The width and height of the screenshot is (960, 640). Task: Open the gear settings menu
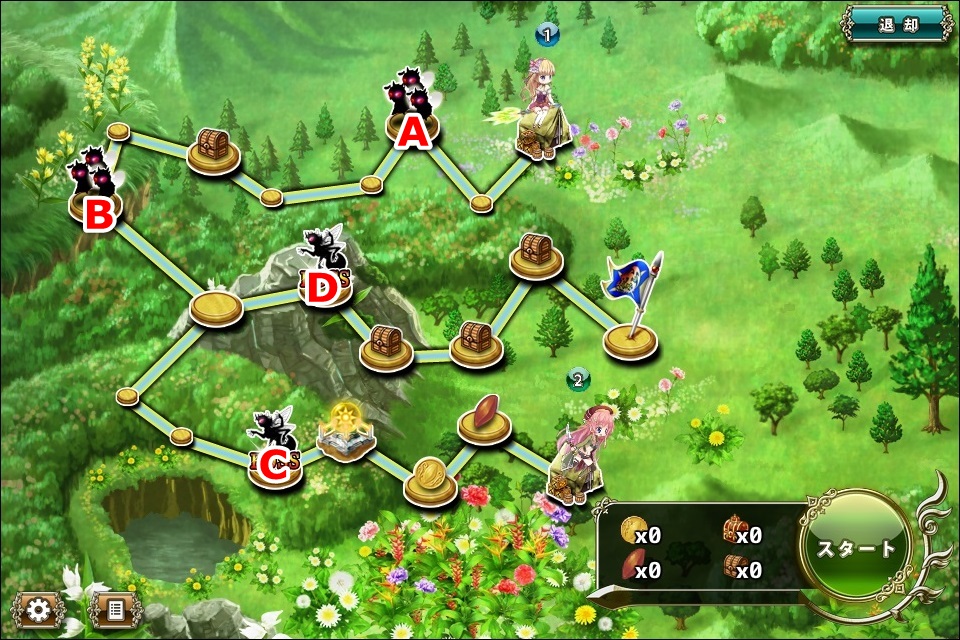point(40,608)
